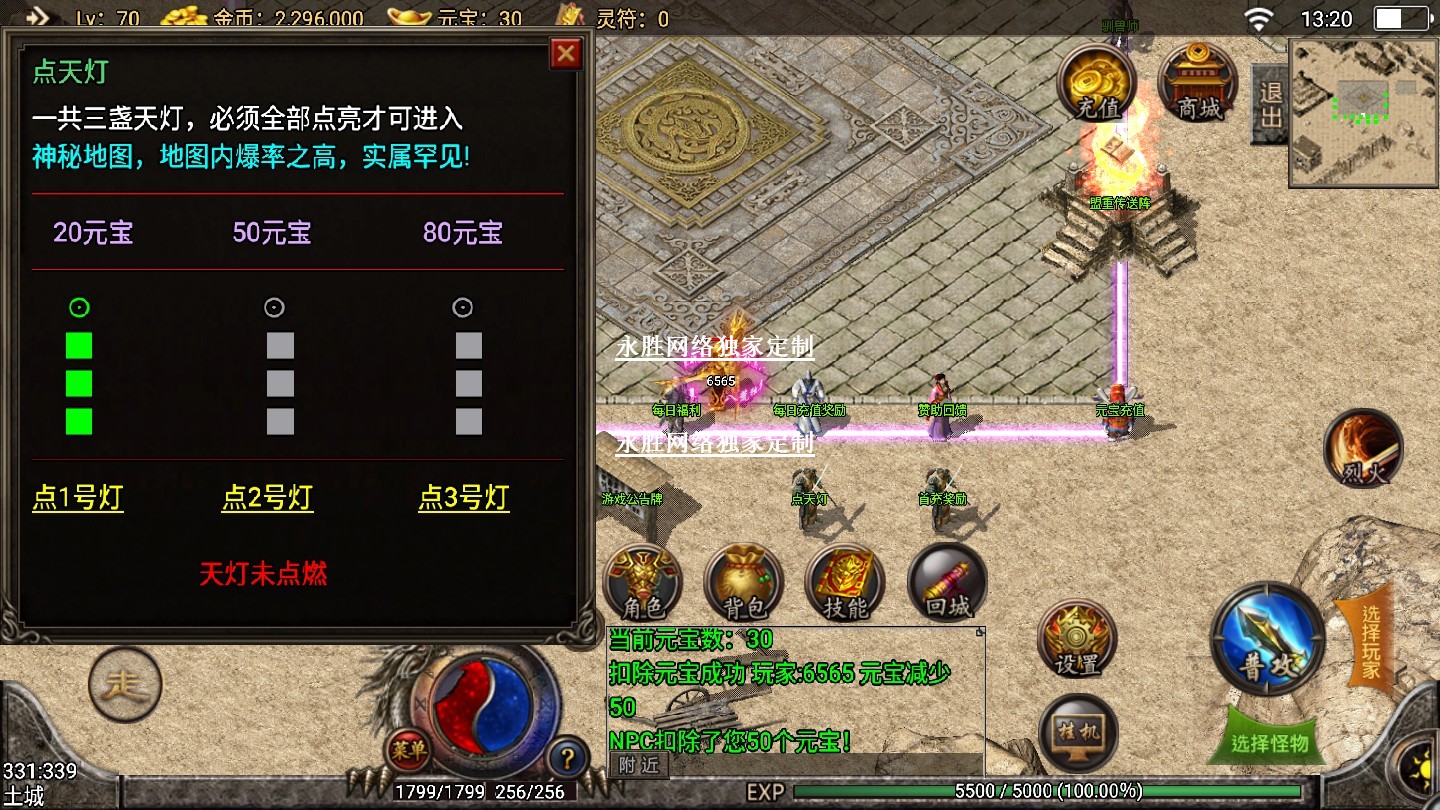Close the 点天灯 dialog window
Image resolution: width=1440 pixels, height=810 pixels.
[566, 53]
